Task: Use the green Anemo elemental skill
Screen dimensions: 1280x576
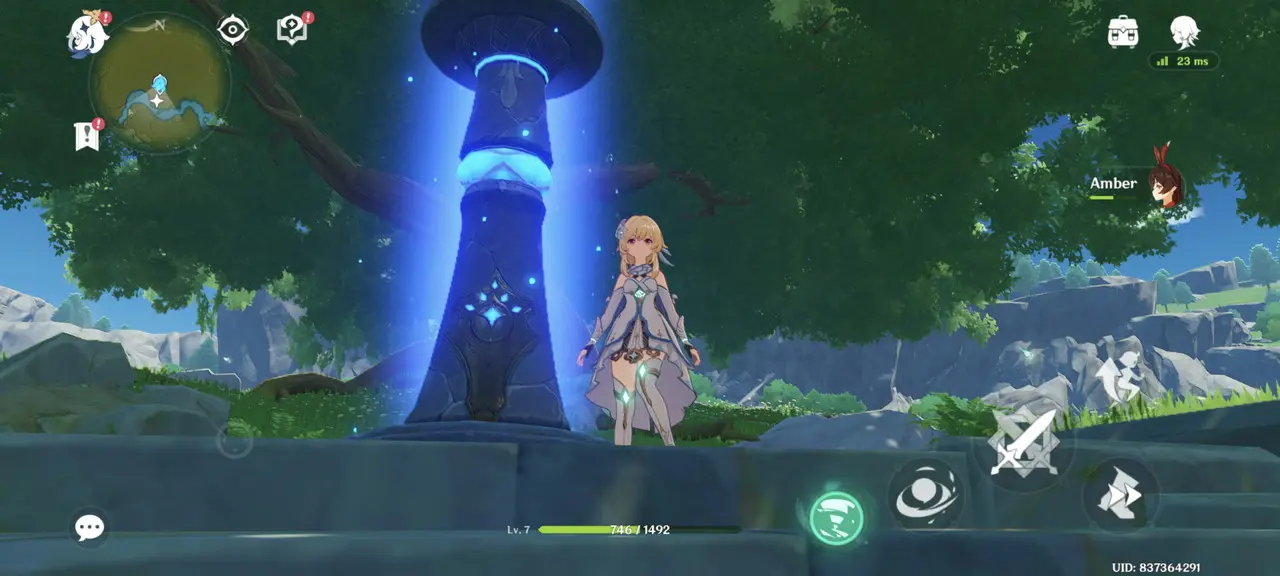Action: tap(836, 518)
